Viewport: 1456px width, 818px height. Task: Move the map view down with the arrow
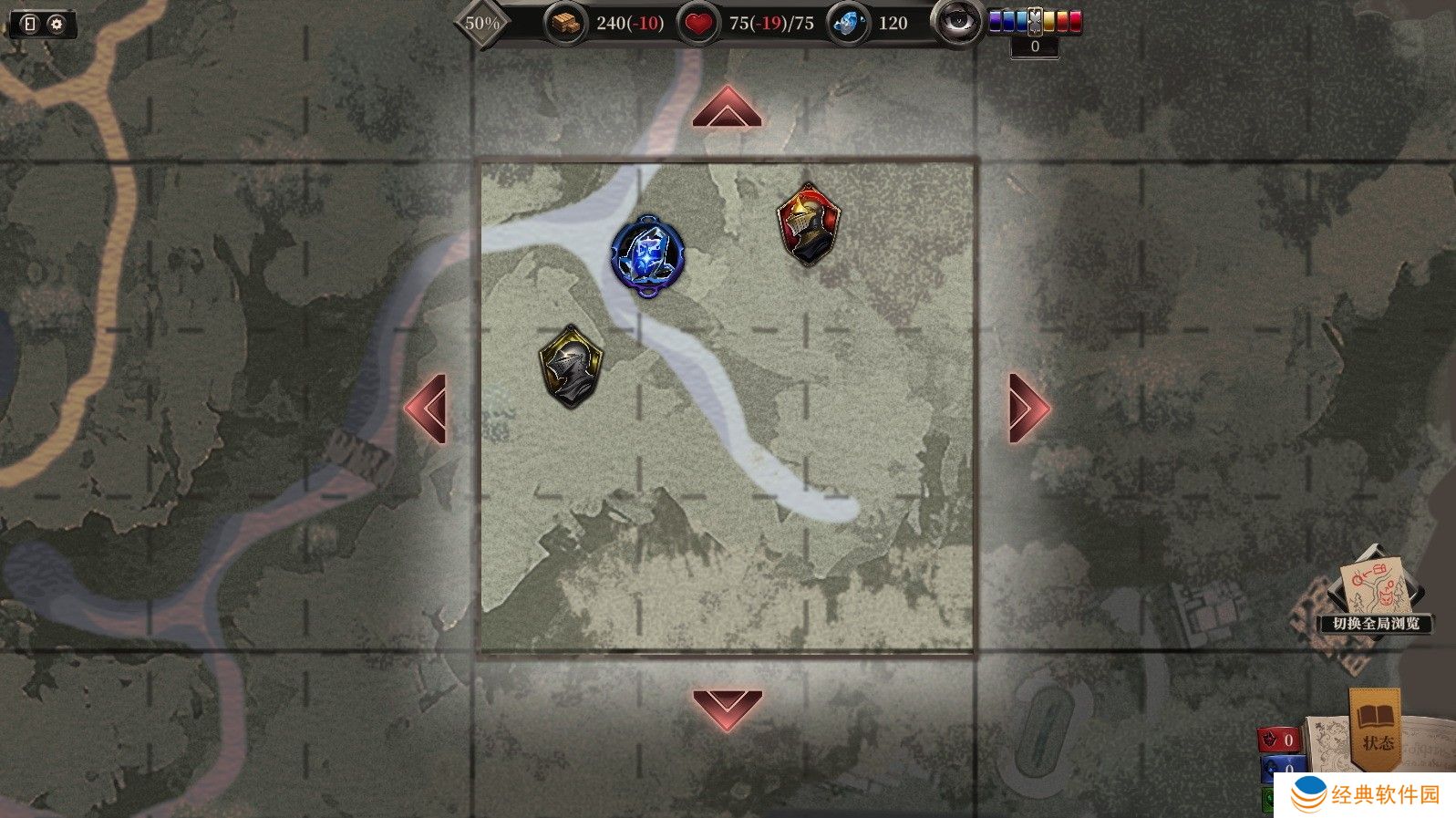727,709
